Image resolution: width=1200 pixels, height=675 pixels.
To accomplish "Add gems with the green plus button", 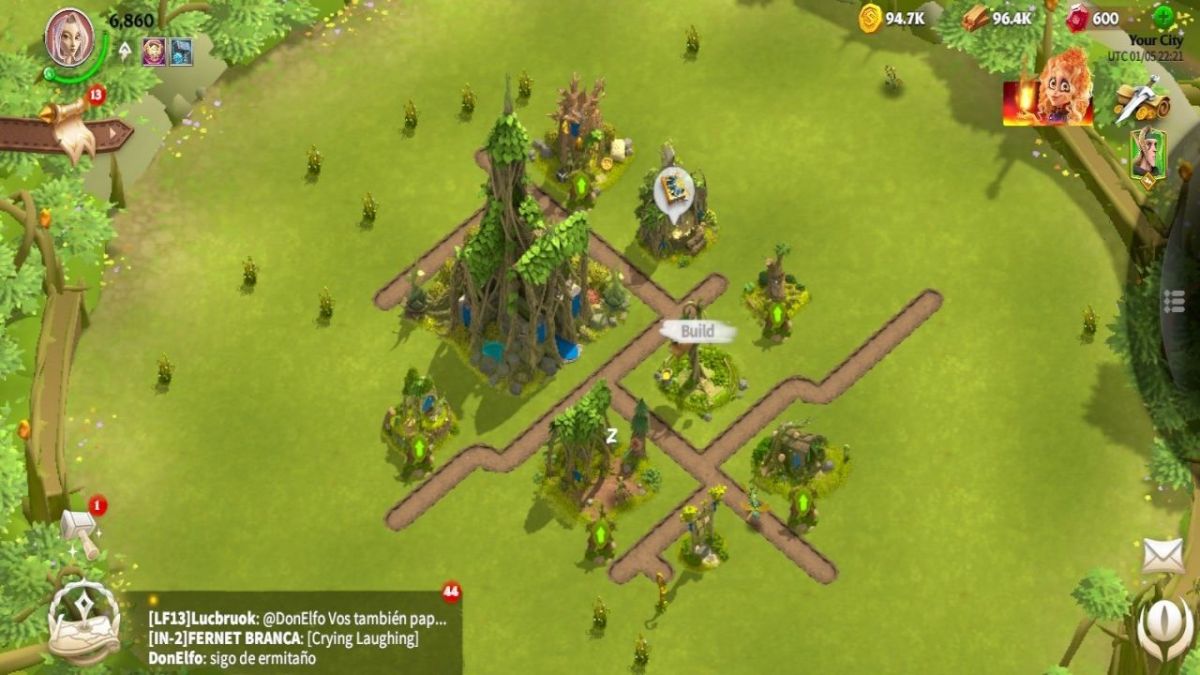I will [x=1163, y=17].
